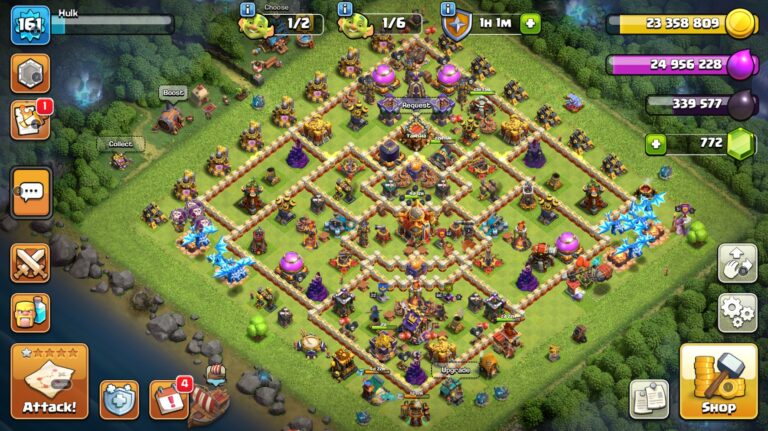This screenshot has width=768, height=431.
Task: Open the notices icon with badge 4
Action: click(168, 399)
